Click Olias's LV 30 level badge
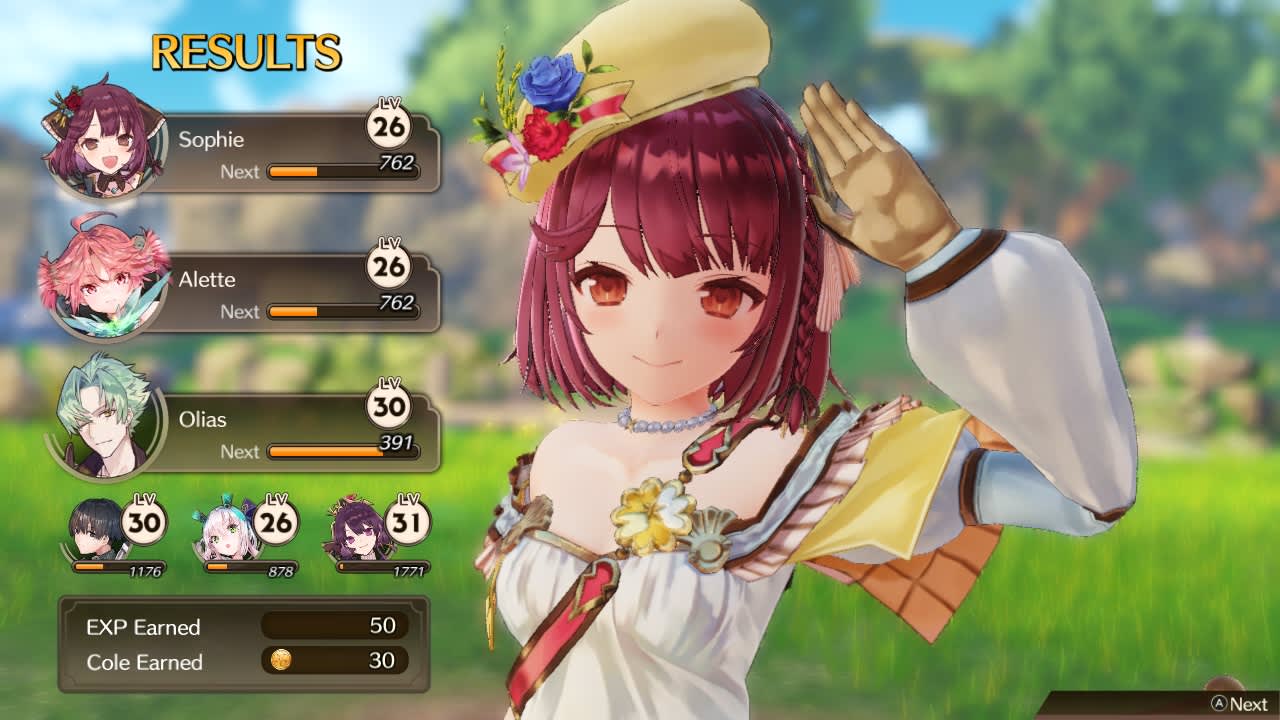 [390, 405]
